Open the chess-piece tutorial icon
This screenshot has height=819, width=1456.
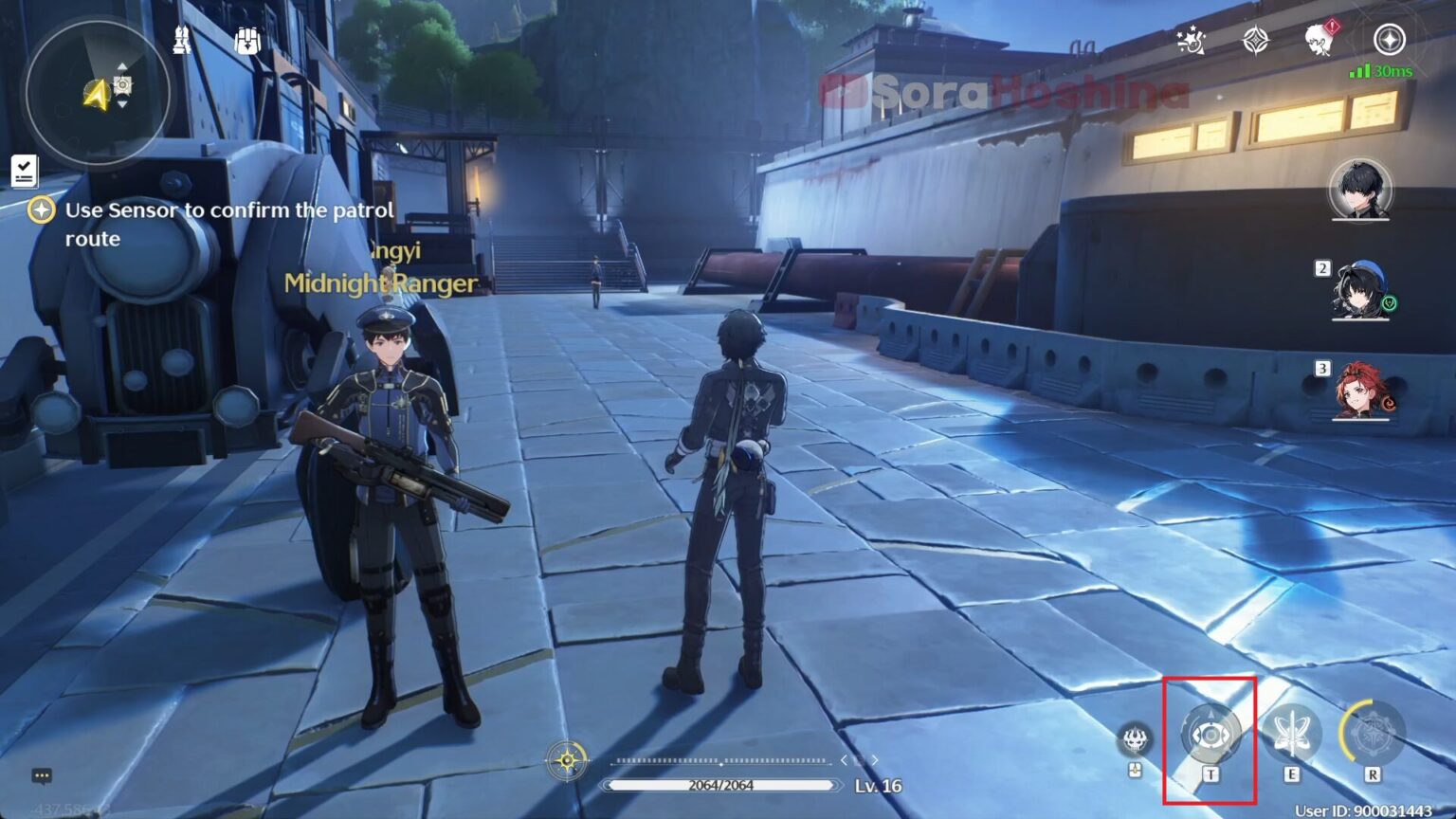pos(182,40)
